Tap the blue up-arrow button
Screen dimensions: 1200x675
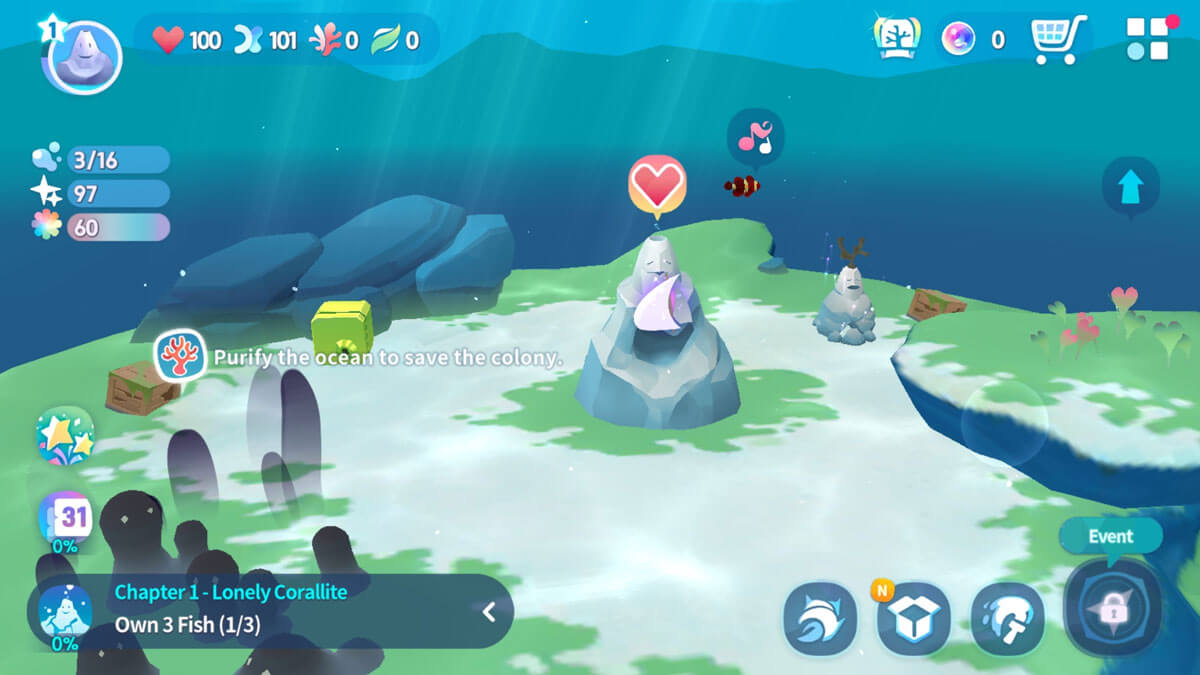coord(1130,186)
